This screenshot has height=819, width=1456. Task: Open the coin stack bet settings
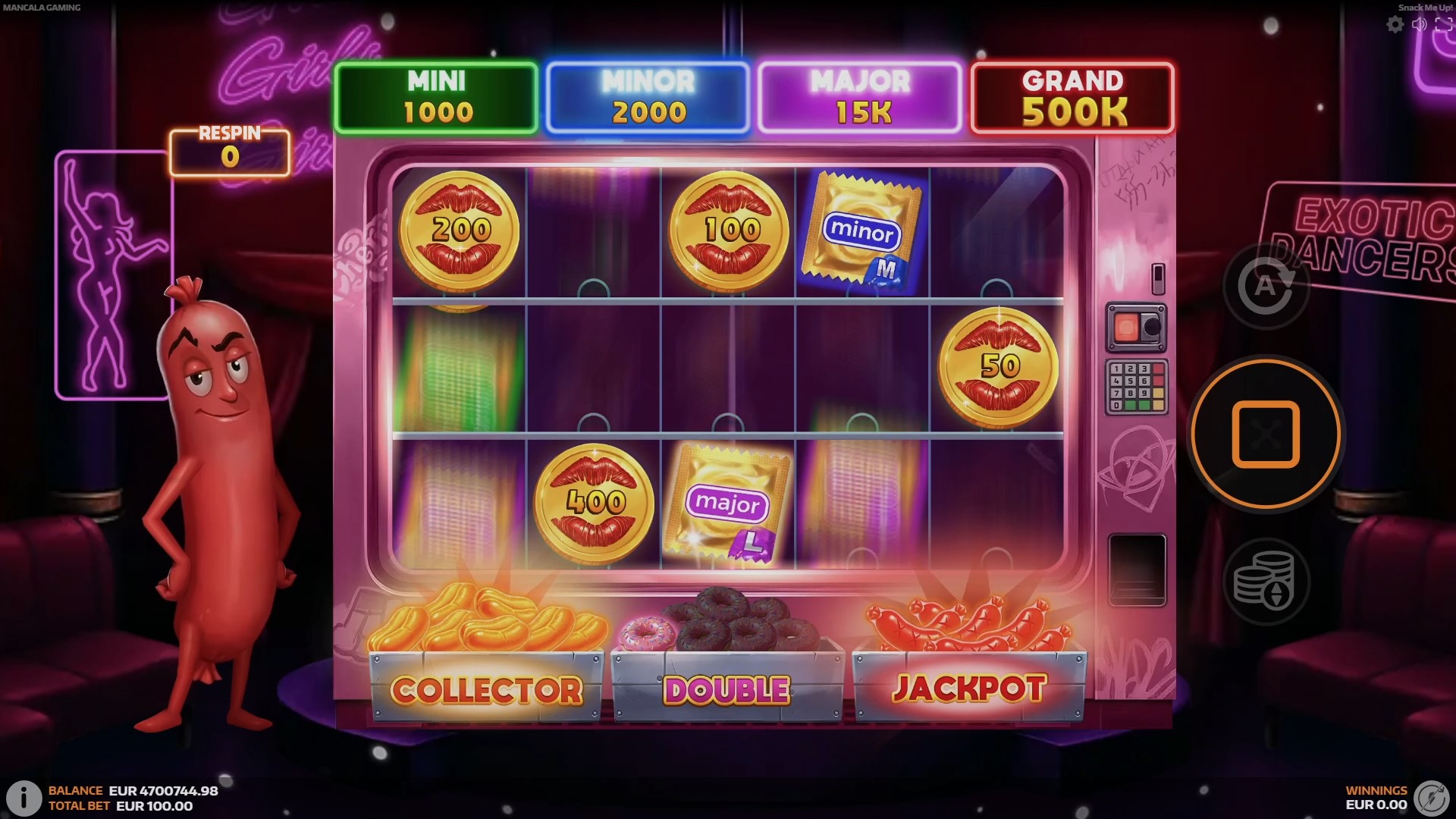1265,582
